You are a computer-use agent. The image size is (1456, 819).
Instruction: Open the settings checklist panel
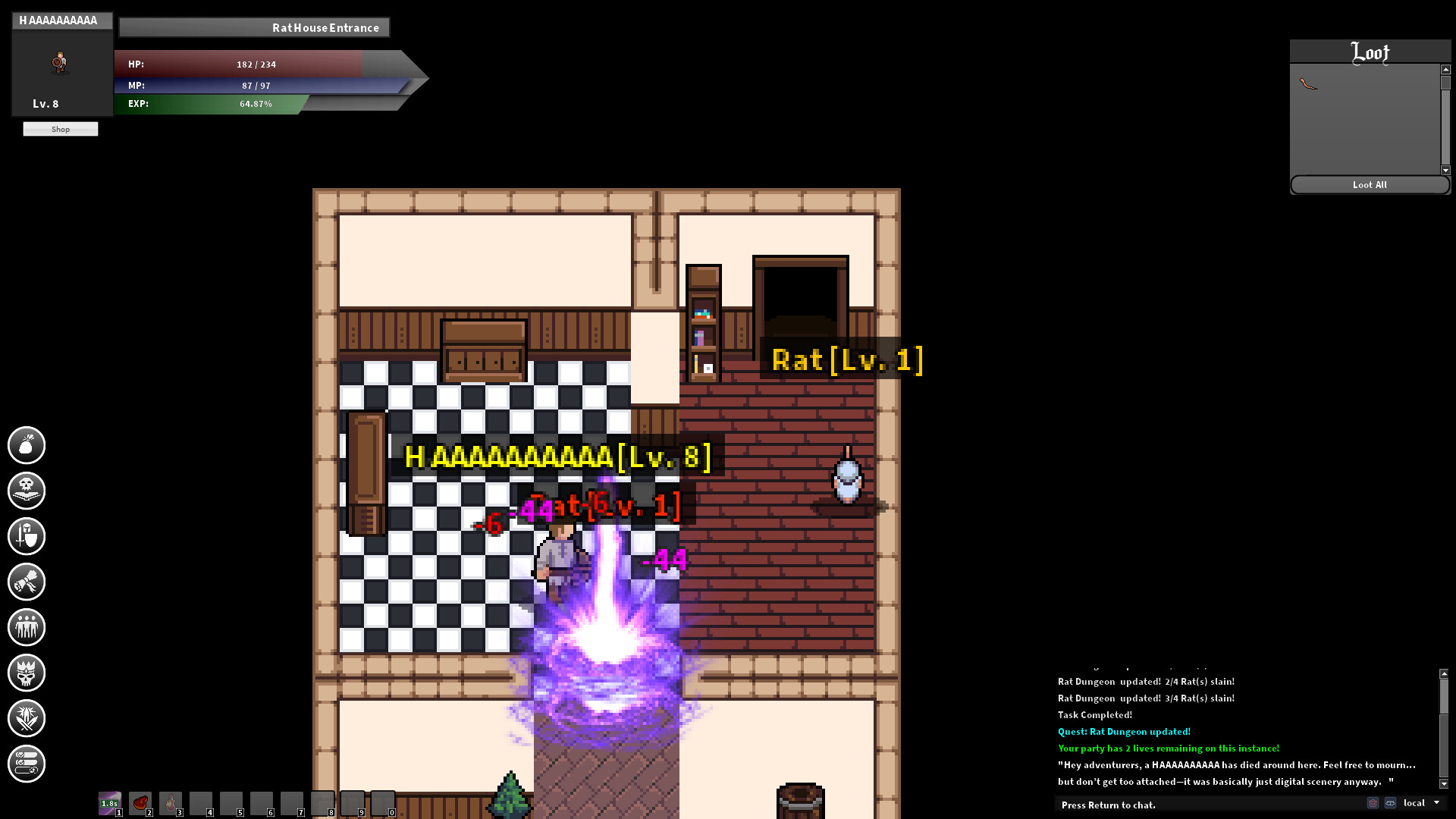coord(27,764)
